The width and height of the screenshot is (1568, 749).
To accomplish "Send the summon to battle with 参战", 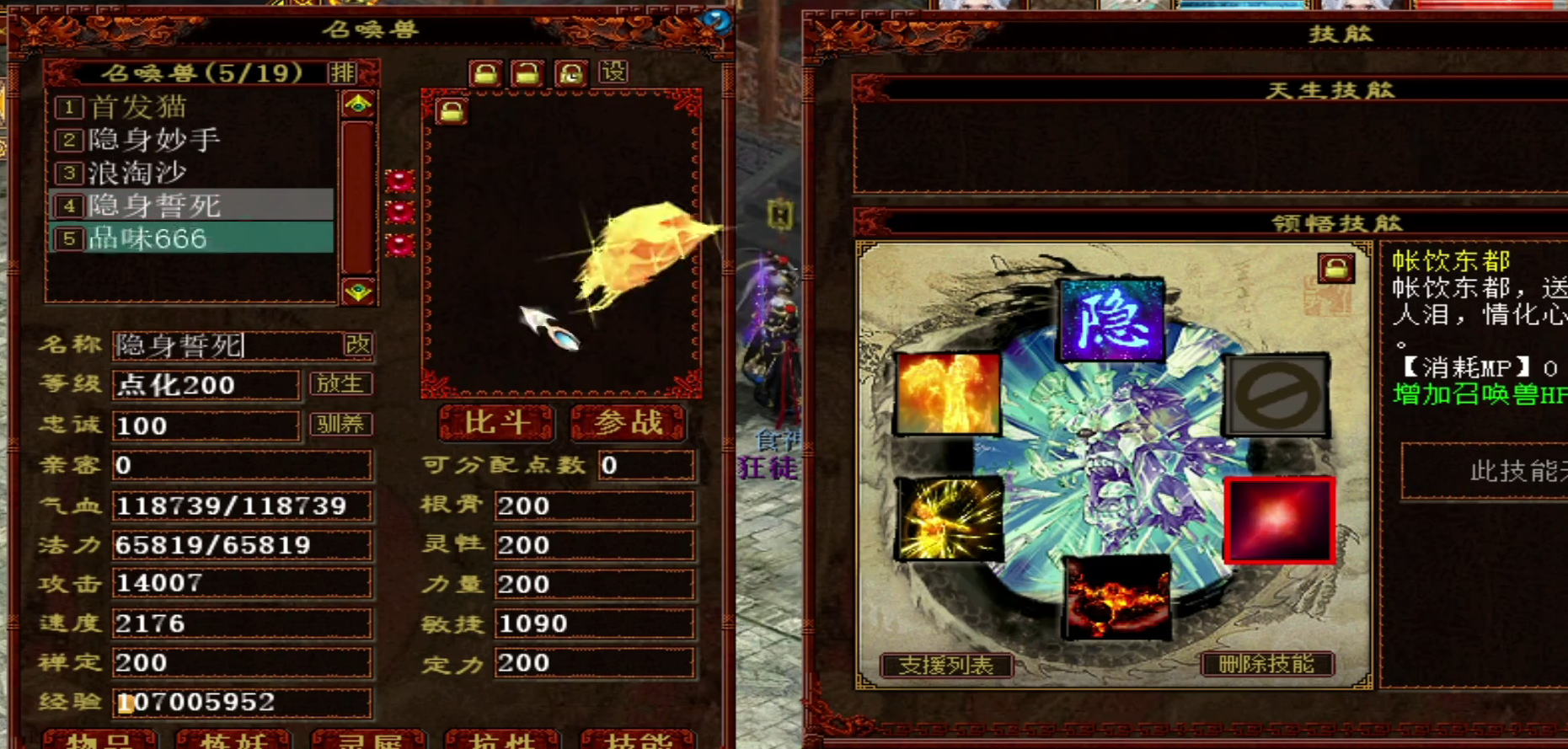I will coord(628,423).
